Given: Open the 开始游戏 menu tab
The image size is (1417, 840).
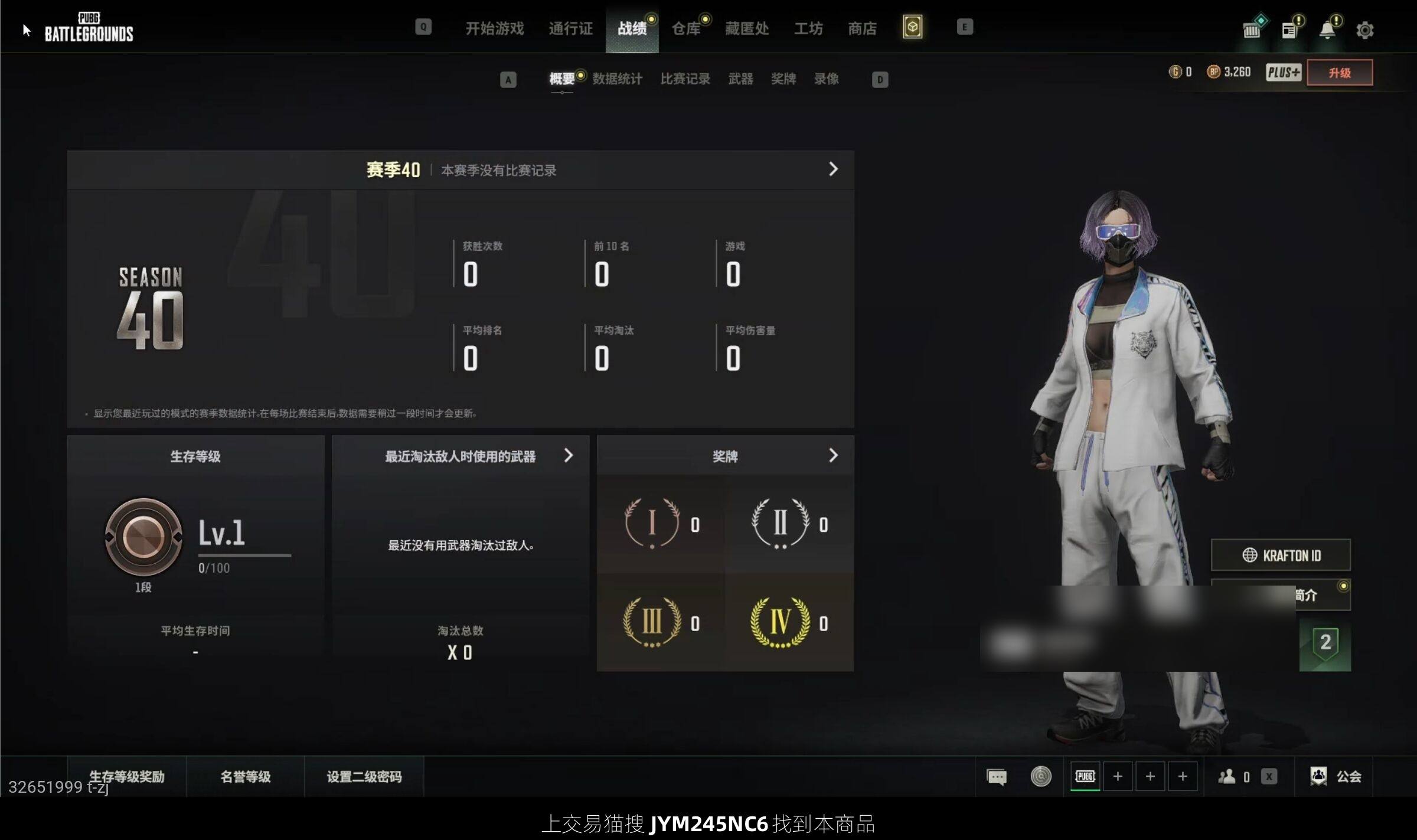Looking at the screenshot, I should tap(494, 28).
